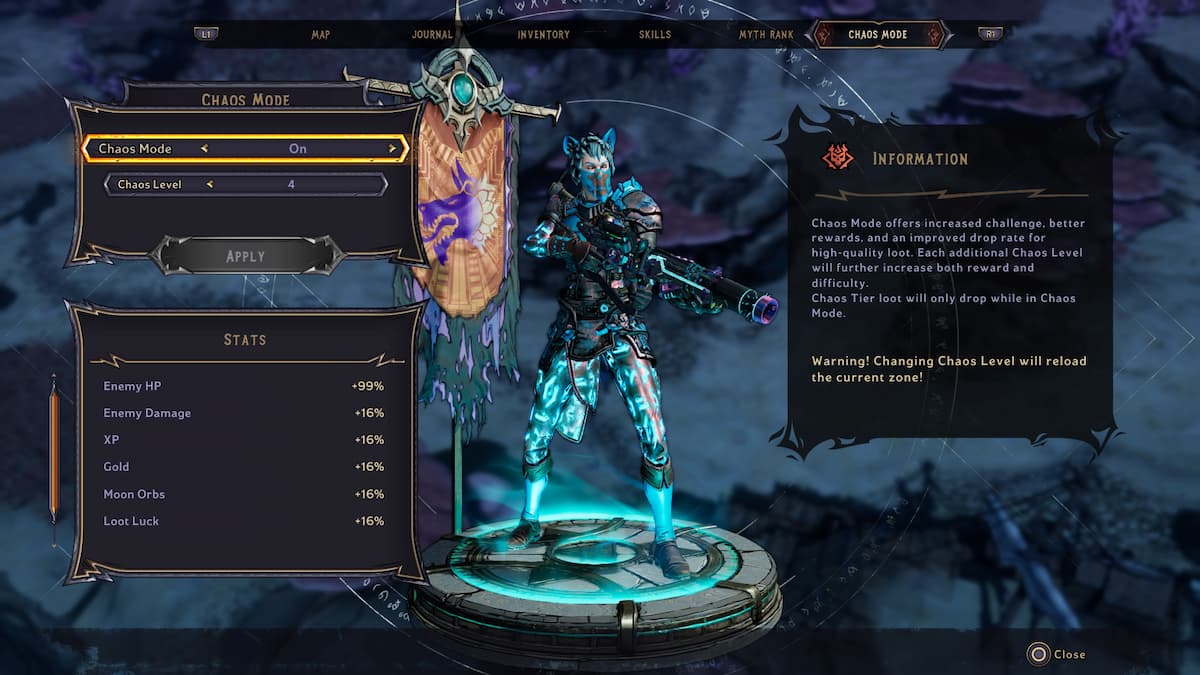Show the Skills tab
The width and height of the screenshot is (1200, 675).
655,34
